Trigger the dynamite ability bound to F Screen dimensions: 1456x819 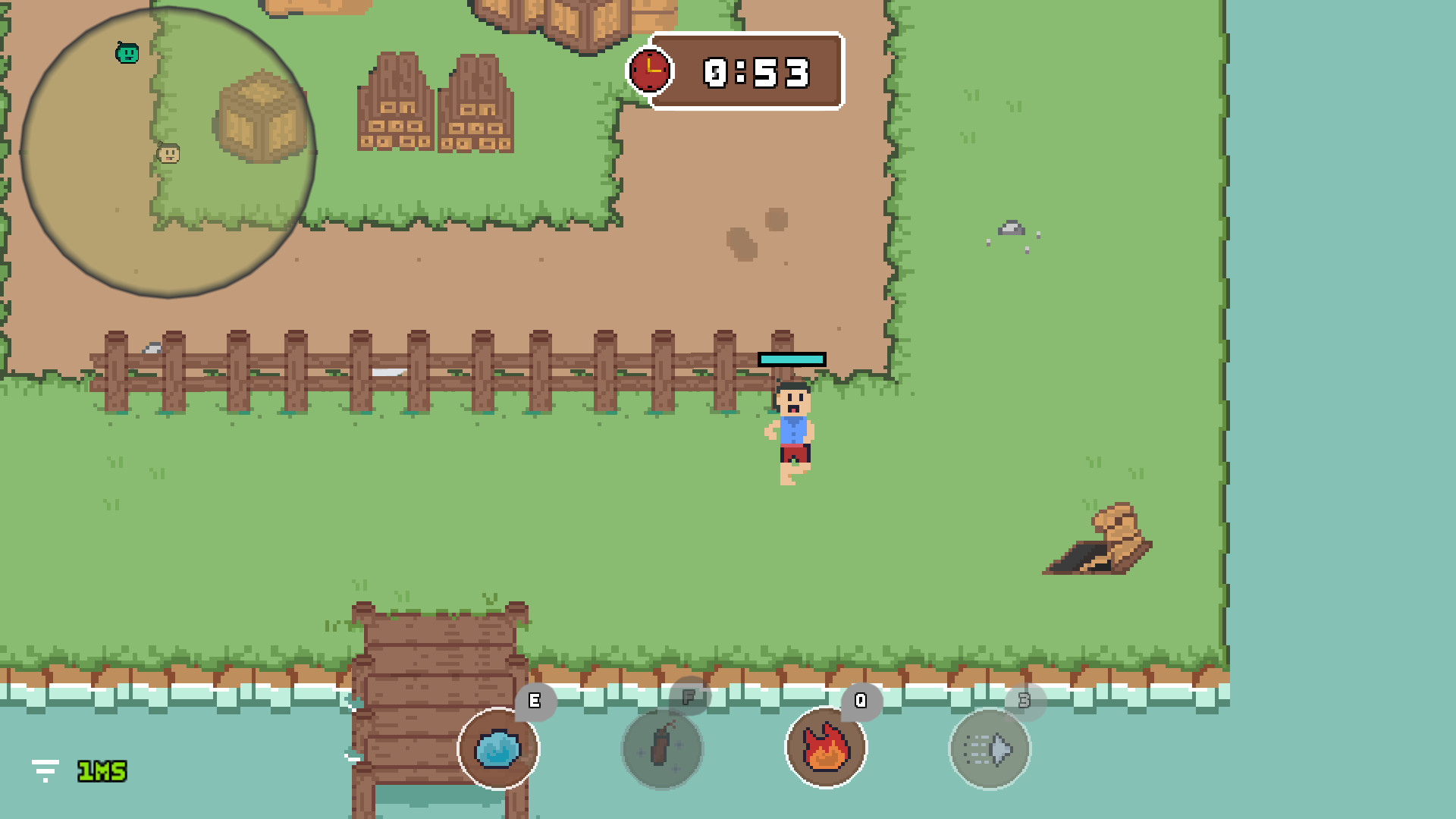(x=662, y=748)
